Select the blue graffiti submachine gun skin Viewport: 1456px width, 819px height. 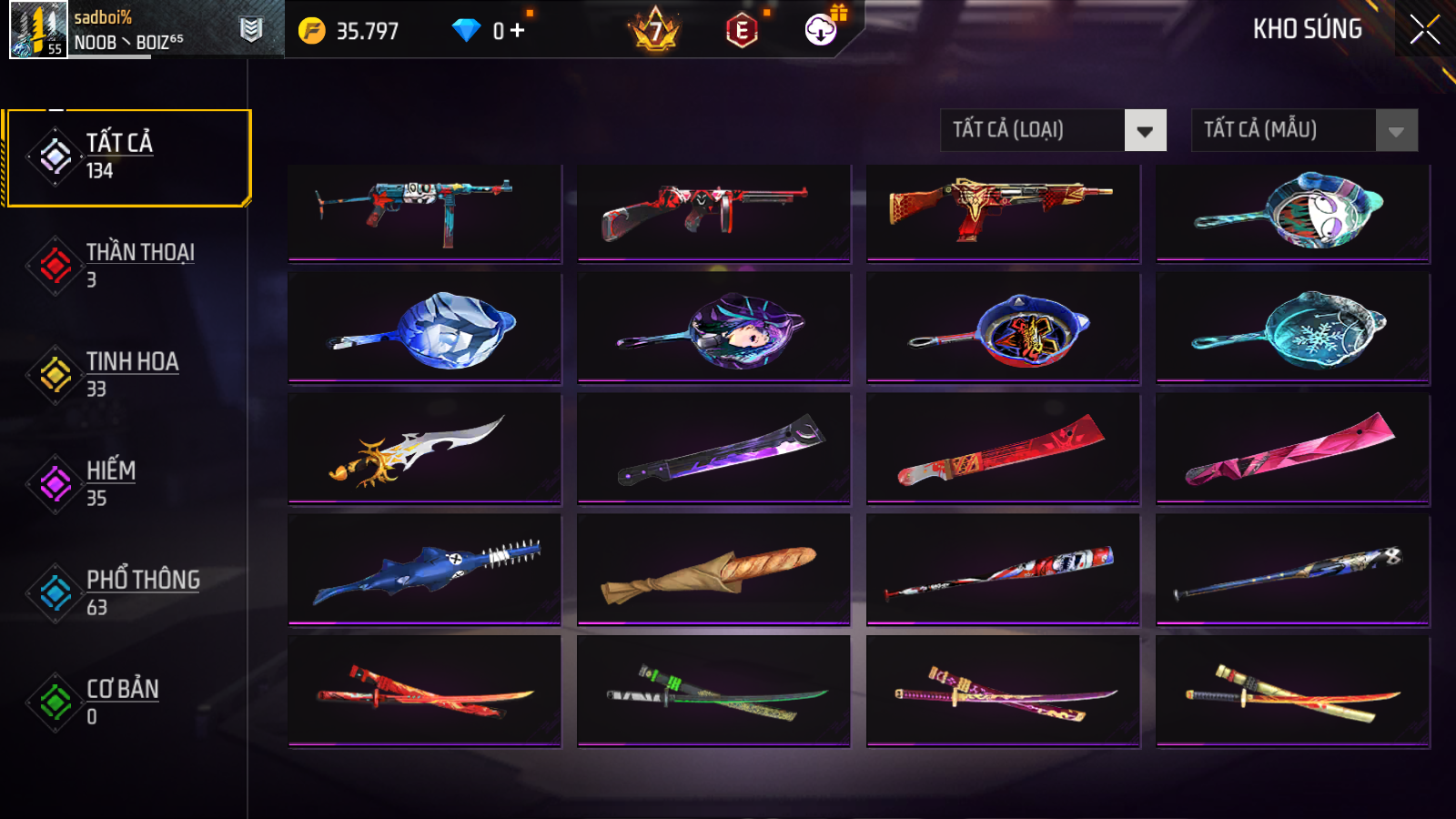pyautogui.click(x=424, y=213)
